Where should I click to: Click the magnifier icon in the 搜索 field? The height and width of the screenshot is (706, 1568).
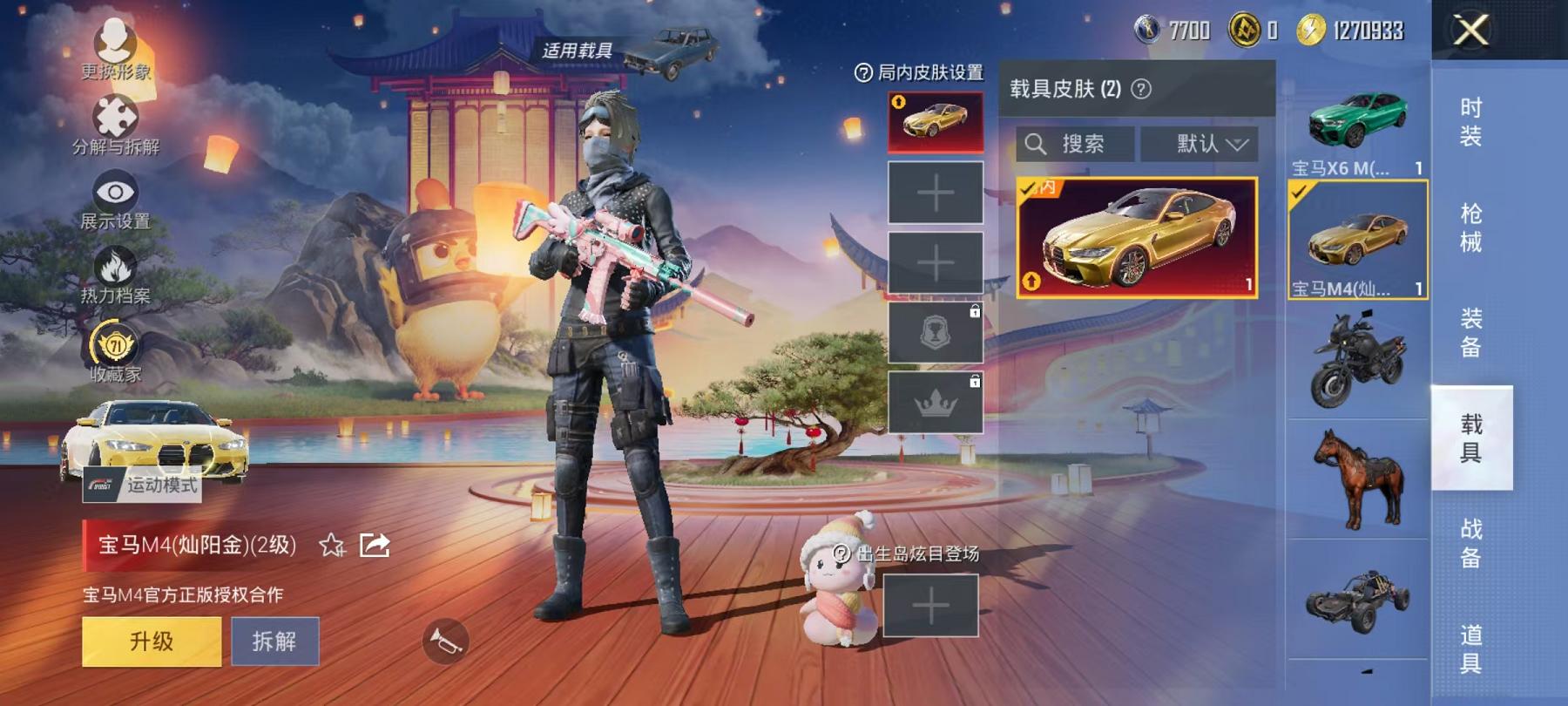point(1037,145)
